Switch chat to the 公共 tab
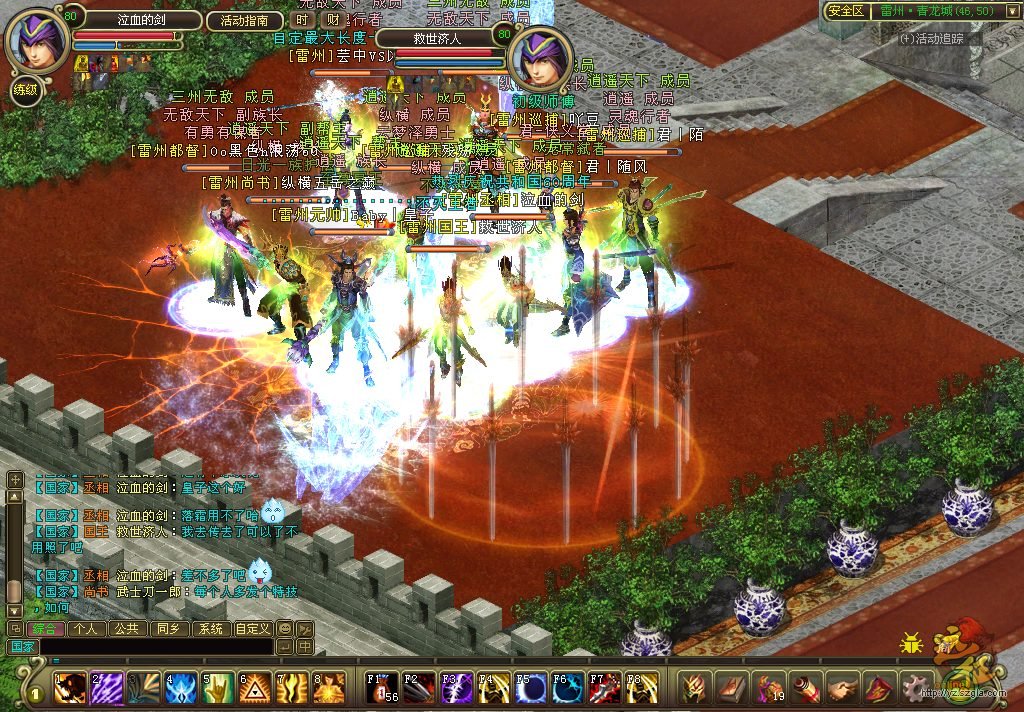Screen dimensions: 1024x712 click(x=126, y=629)
